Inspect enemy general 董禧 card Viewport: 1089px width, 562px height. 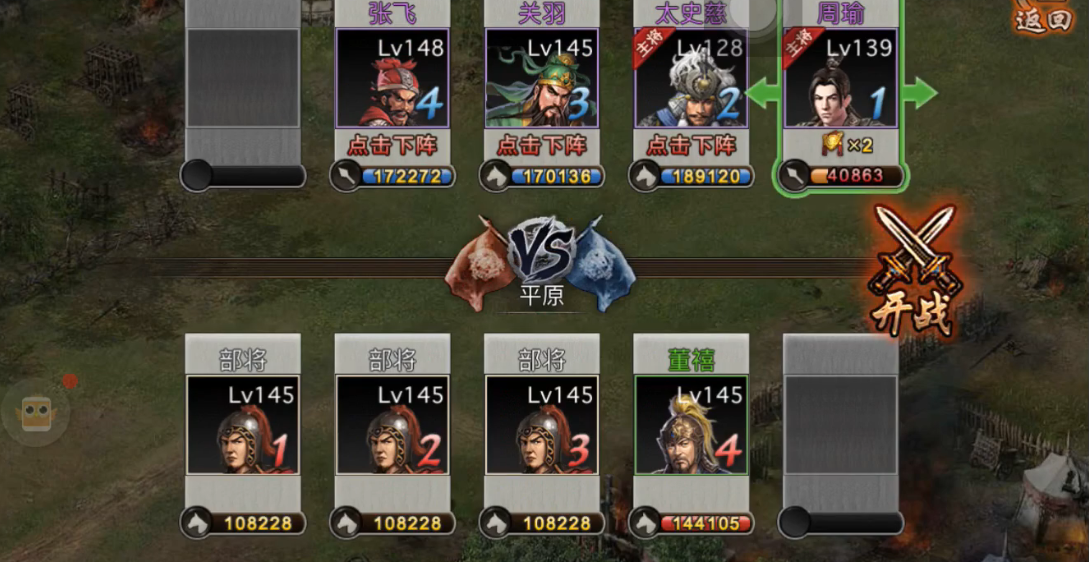pos(691,423)
